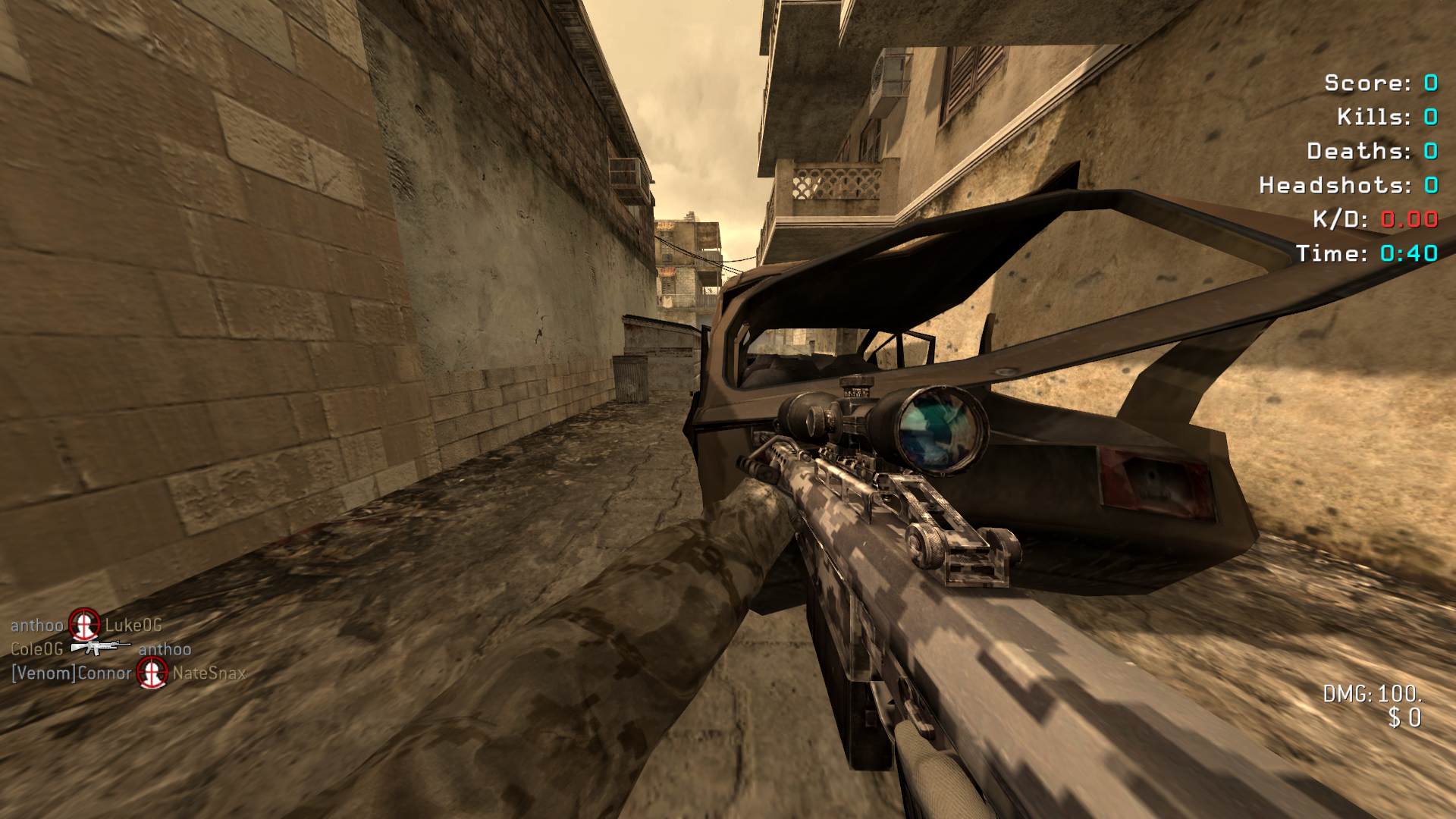Choose the [Venom]Connor killfeed headshot icon
The image size is (1456, 819).
click(152, 673)
